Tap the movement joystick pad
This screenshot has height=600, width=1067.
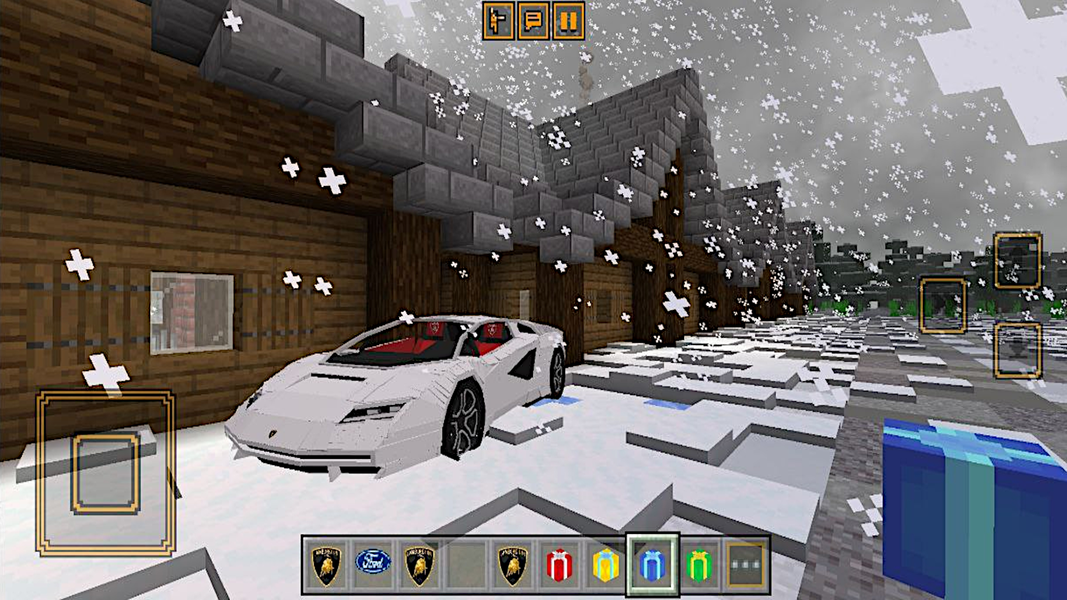105,473
